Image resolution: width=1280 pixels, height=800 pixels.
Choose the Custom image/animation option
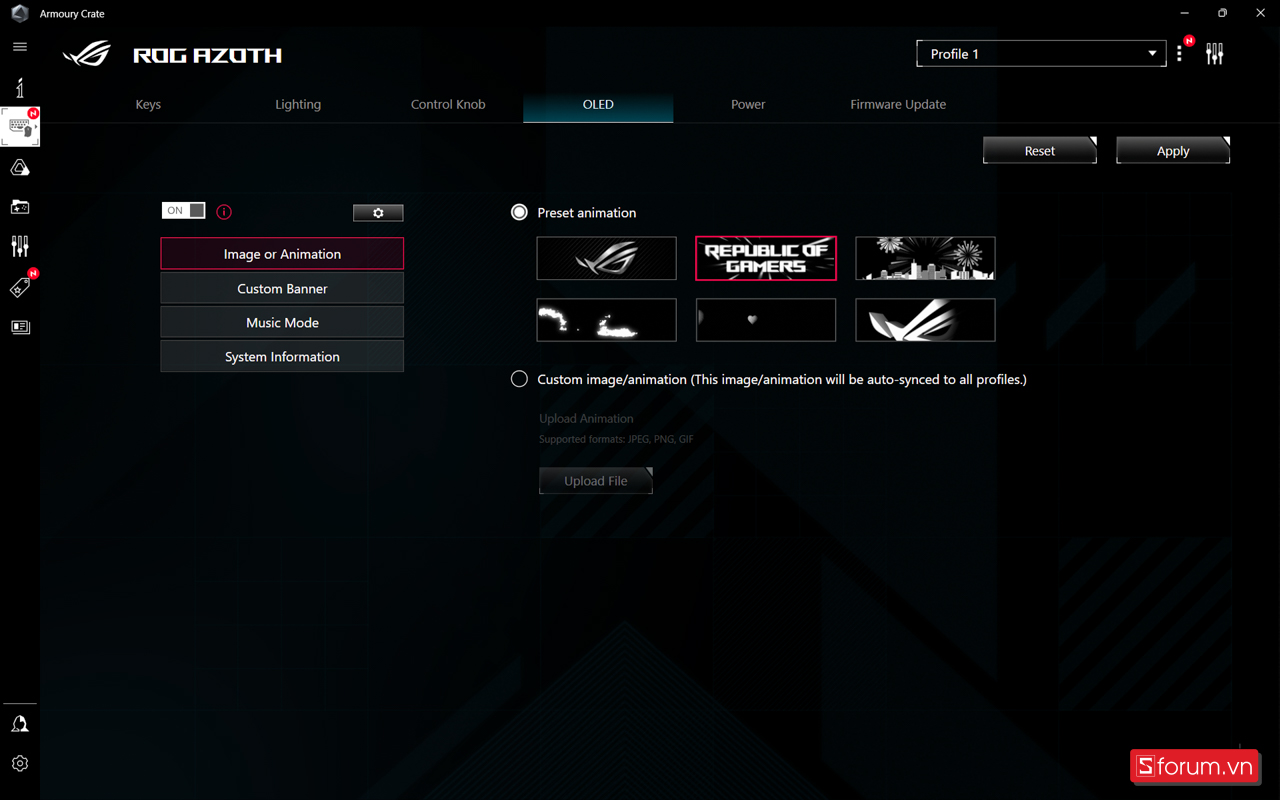pyautogui.click(x=519, y=379)
